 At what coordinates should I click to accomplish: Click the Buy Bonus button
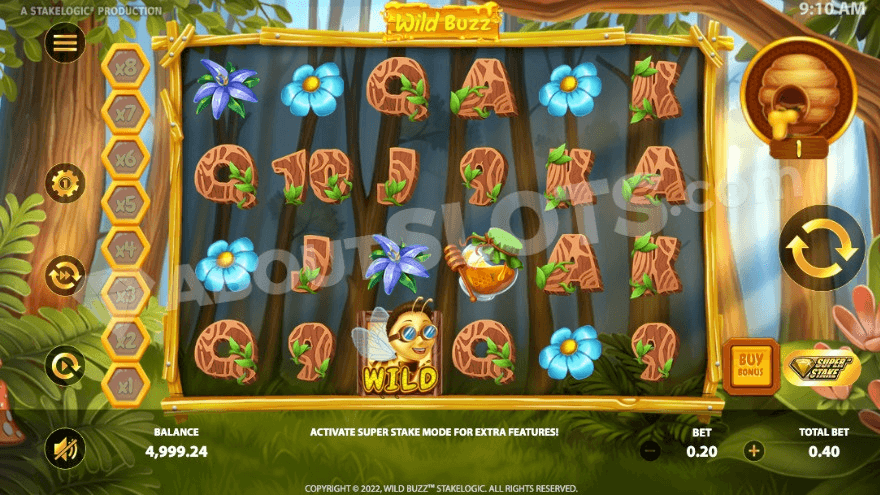(750, 366)
